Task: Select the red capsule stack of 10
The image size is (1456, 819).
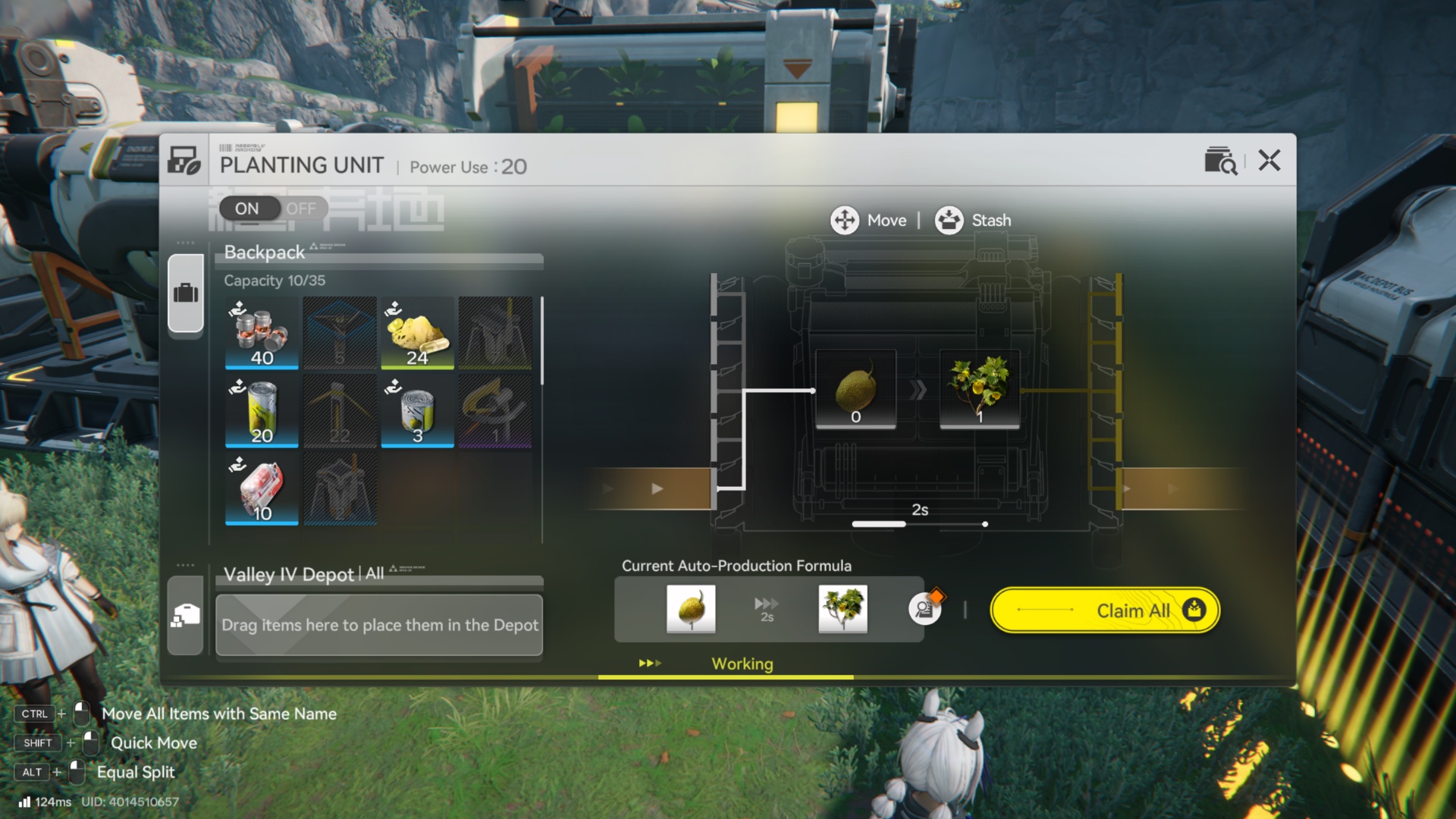Action: (262, 489)
